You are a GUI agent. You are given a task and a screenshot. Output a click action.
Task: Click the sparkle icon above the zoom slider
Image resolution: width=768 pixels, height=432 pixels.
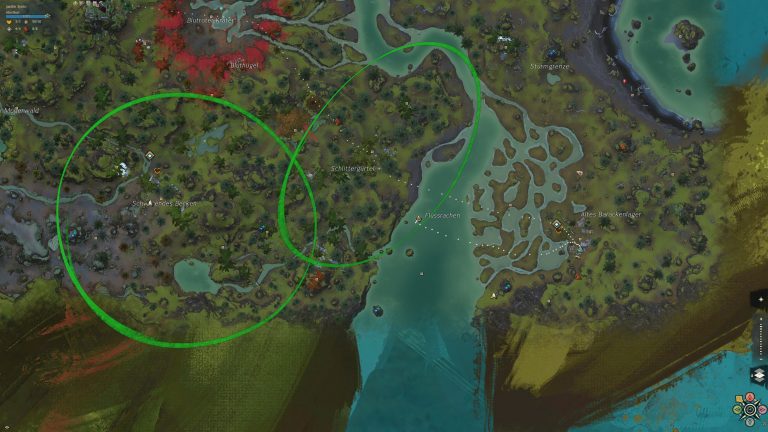(x=760, y=299)
